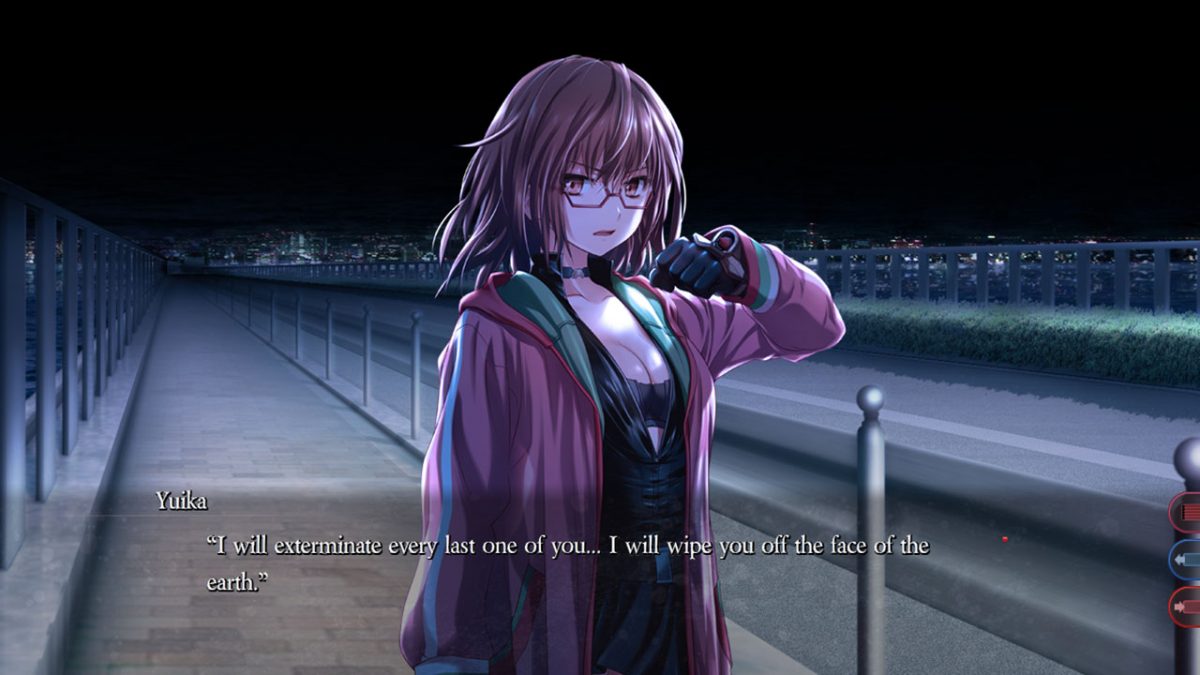The width and height of the screenshot is (1200, 675).
Task: Open the red striped menu tab
Action: click(1187, 514)
